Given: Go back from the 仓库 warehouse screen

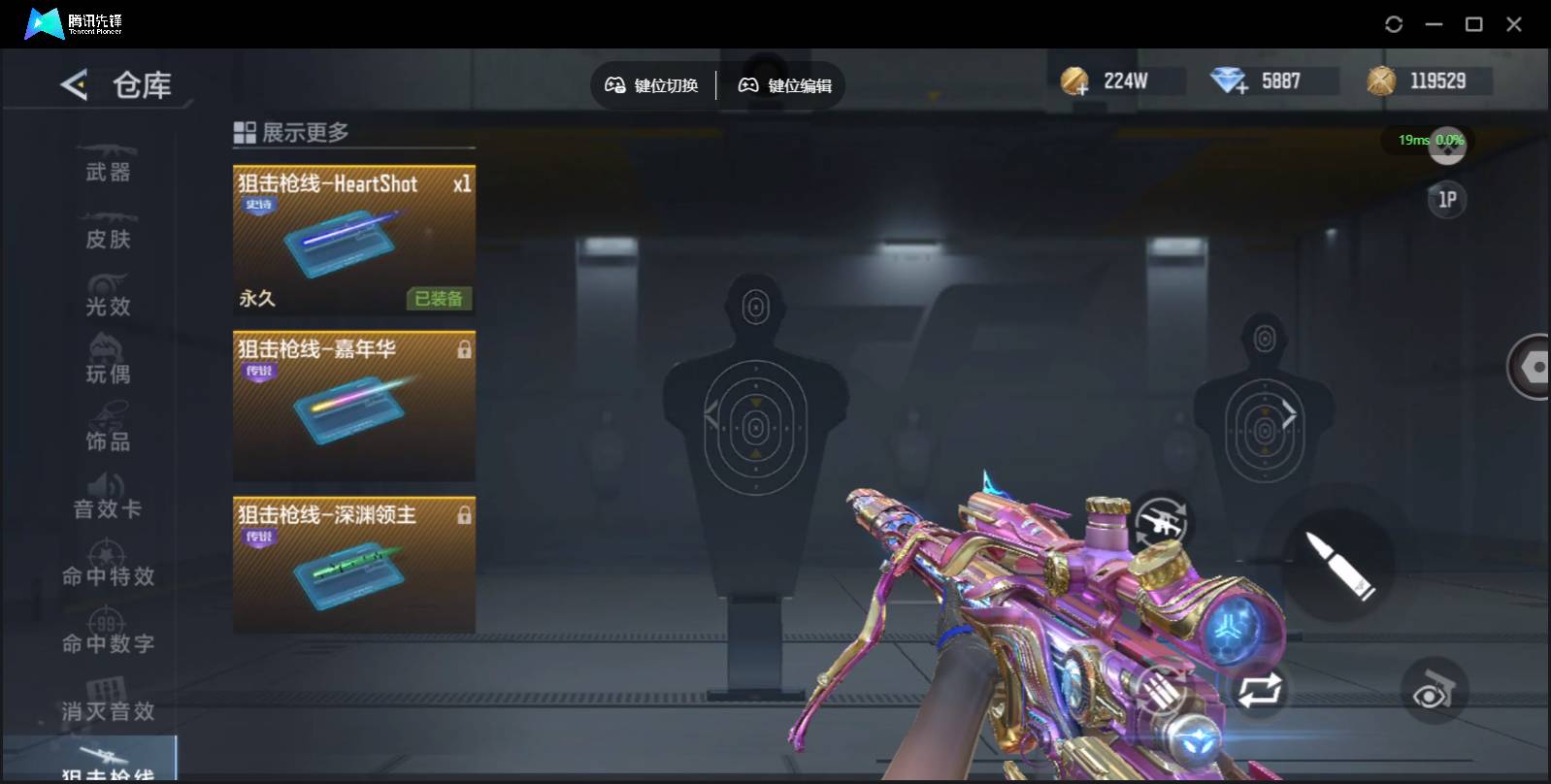Looking at the screenshot, I should pyautogui.click(x=74, y=85).
